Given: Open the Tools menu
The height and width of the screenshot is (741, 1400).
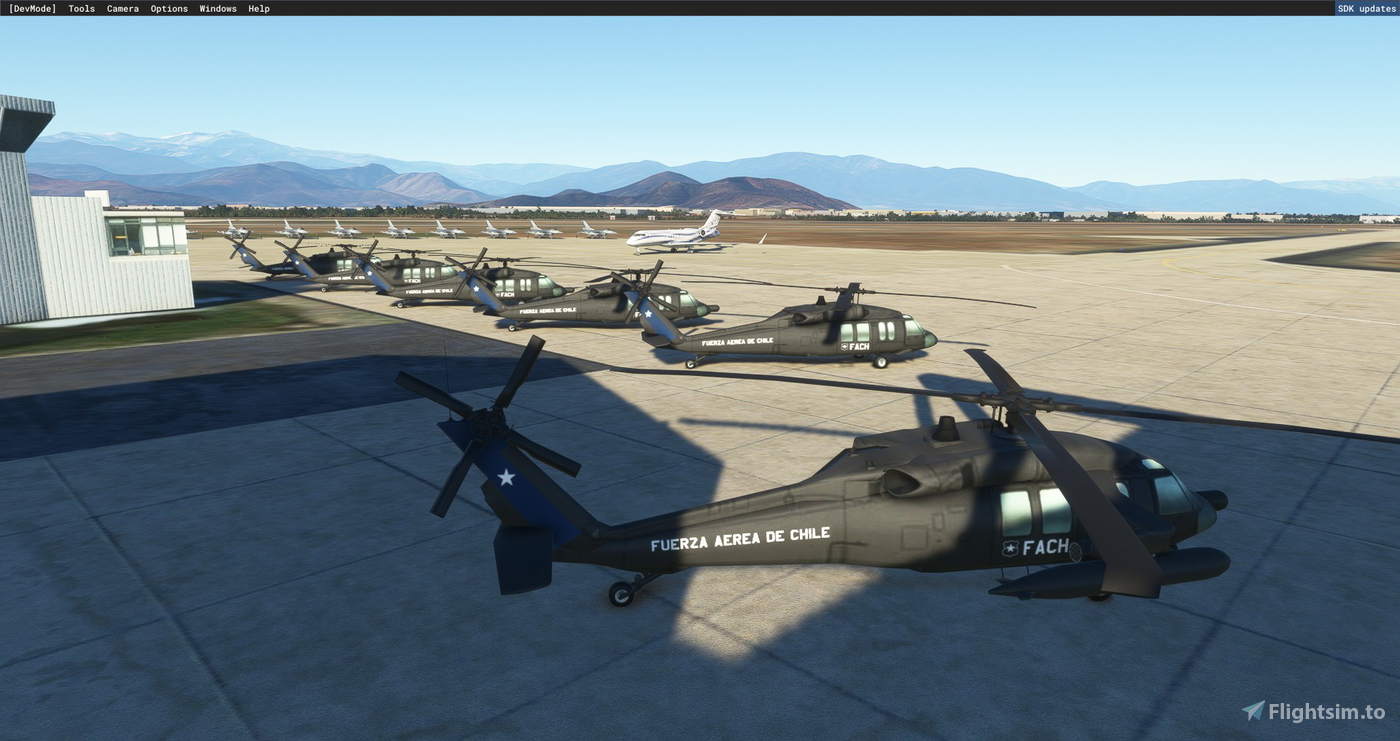Looking at the screenshot, I should coord(80,8).
